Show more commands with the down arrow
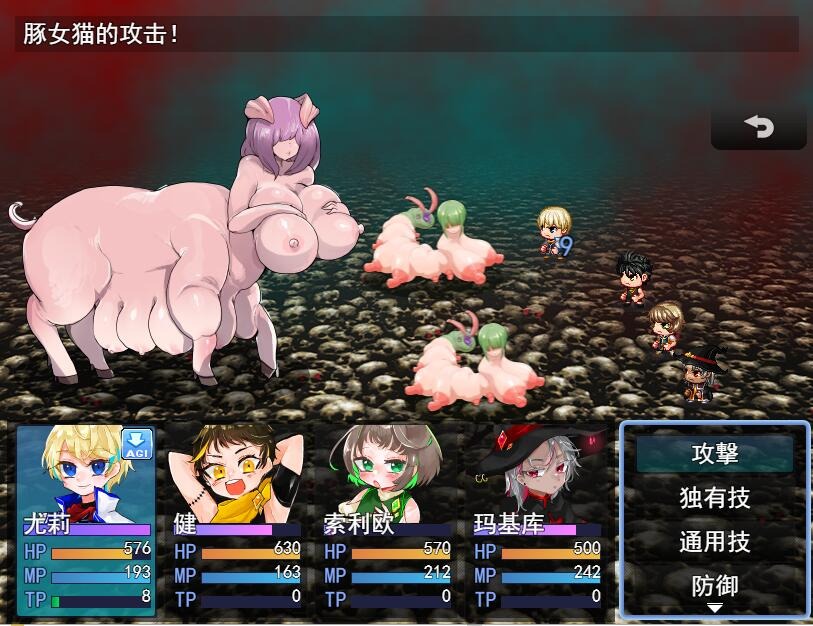 [x=714, y=608]
